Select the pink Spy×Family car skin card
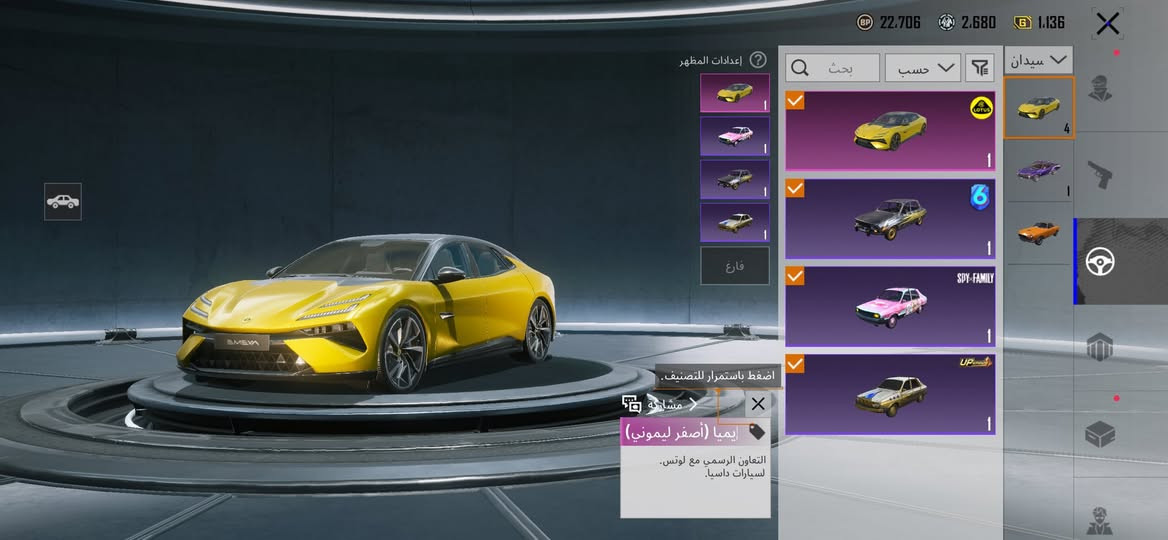The width and height of the screenshot is (1168, 540). [890, 306]
